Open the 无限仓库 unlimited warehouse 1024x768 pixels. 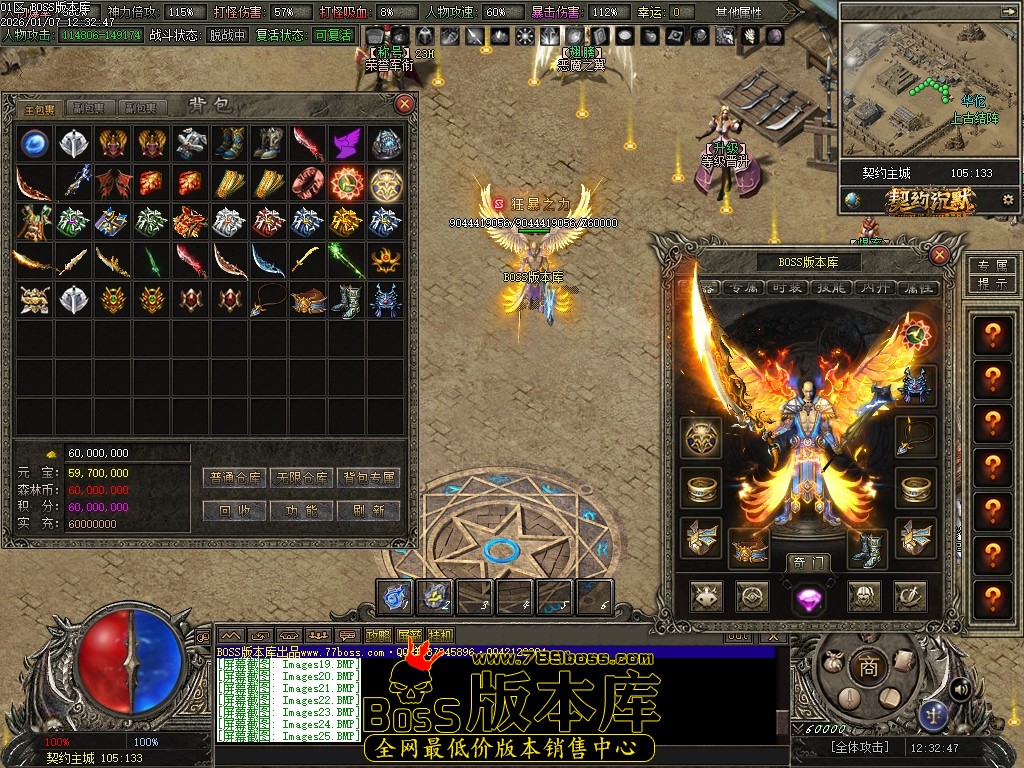point(303,478)
